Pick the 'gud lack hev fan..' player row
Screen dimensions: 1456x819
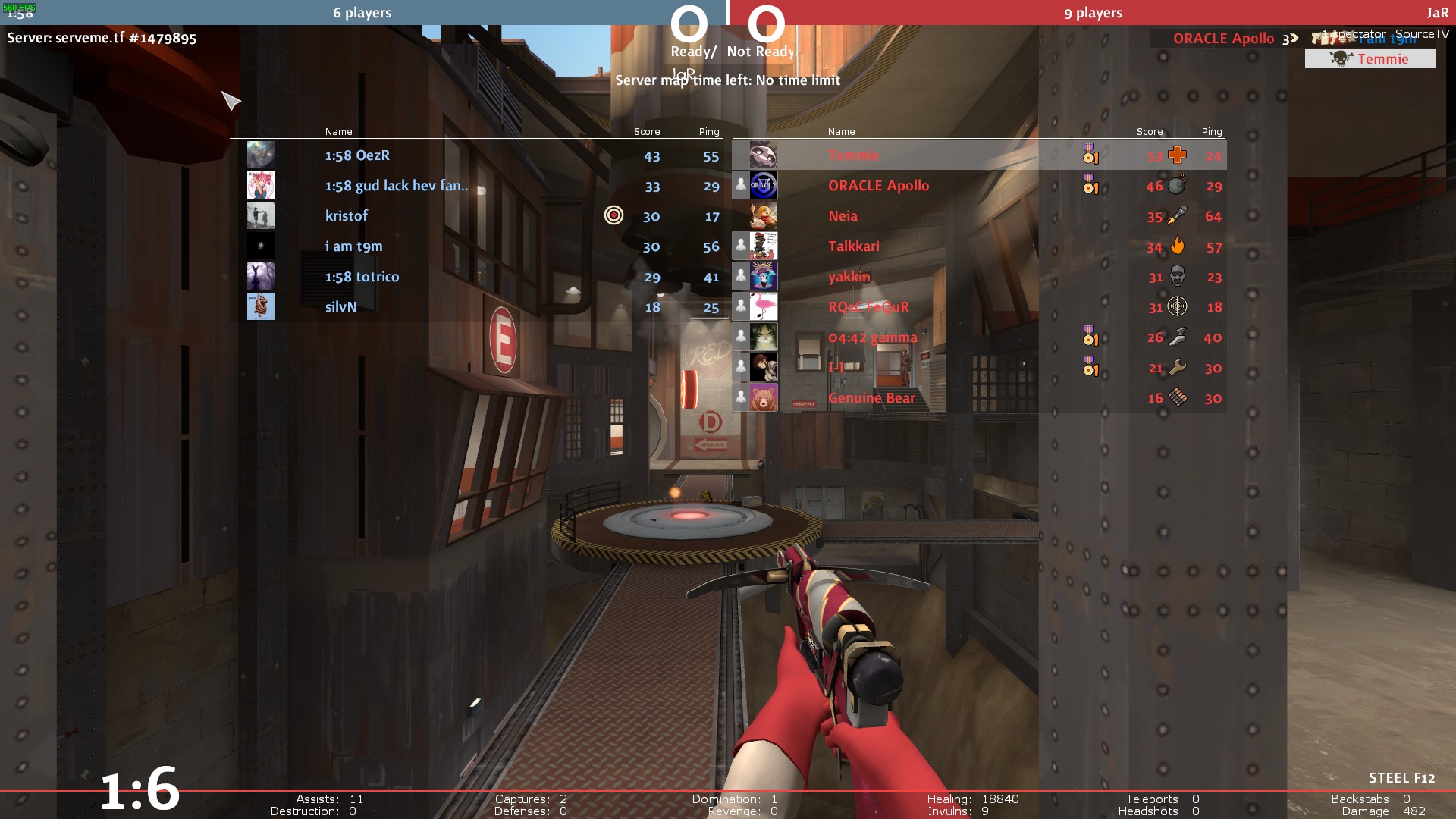[x=396, y=186]
